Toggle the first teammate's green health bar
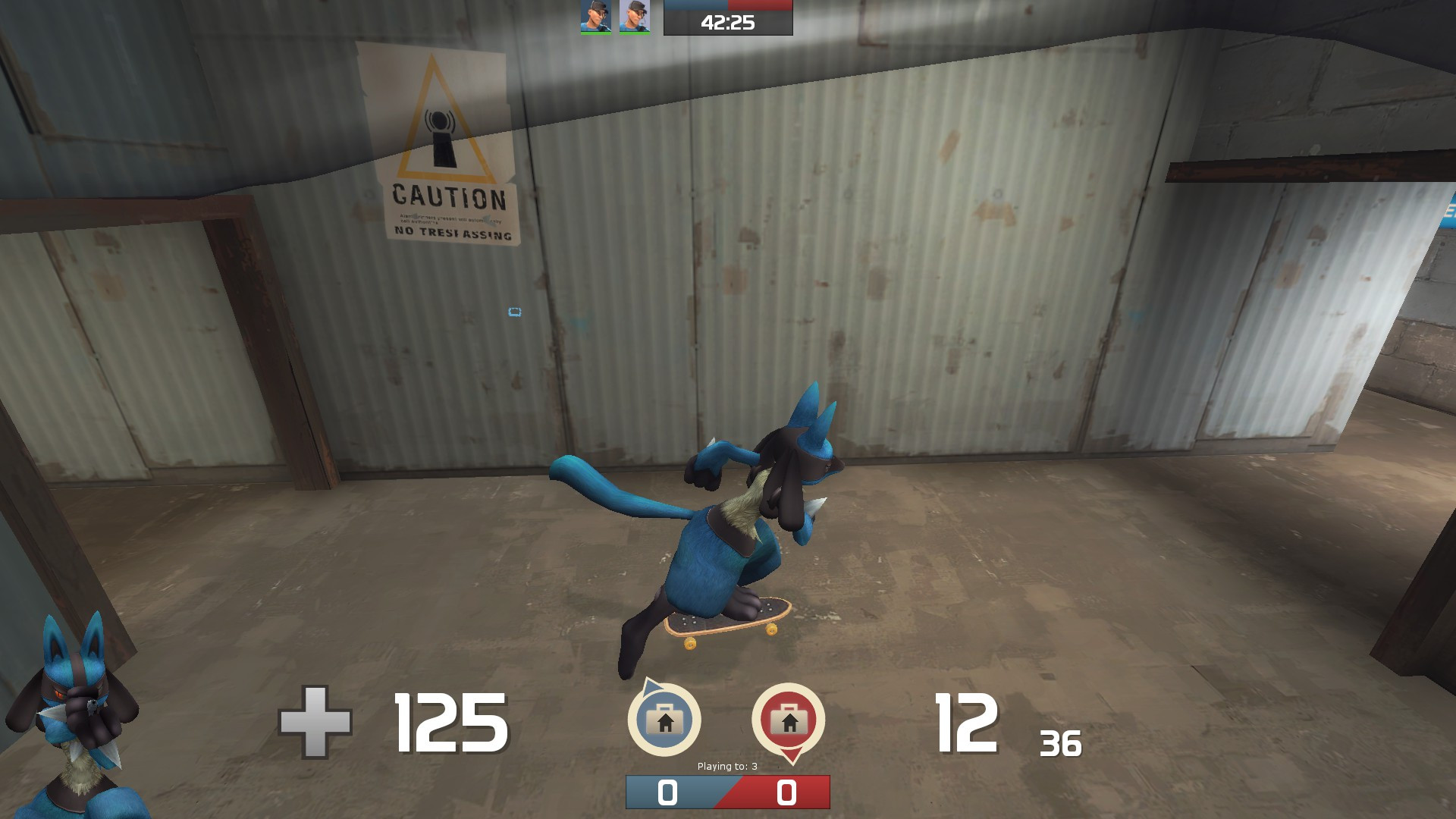Viewport: 1456px width, 819px height. click(595, 33)
